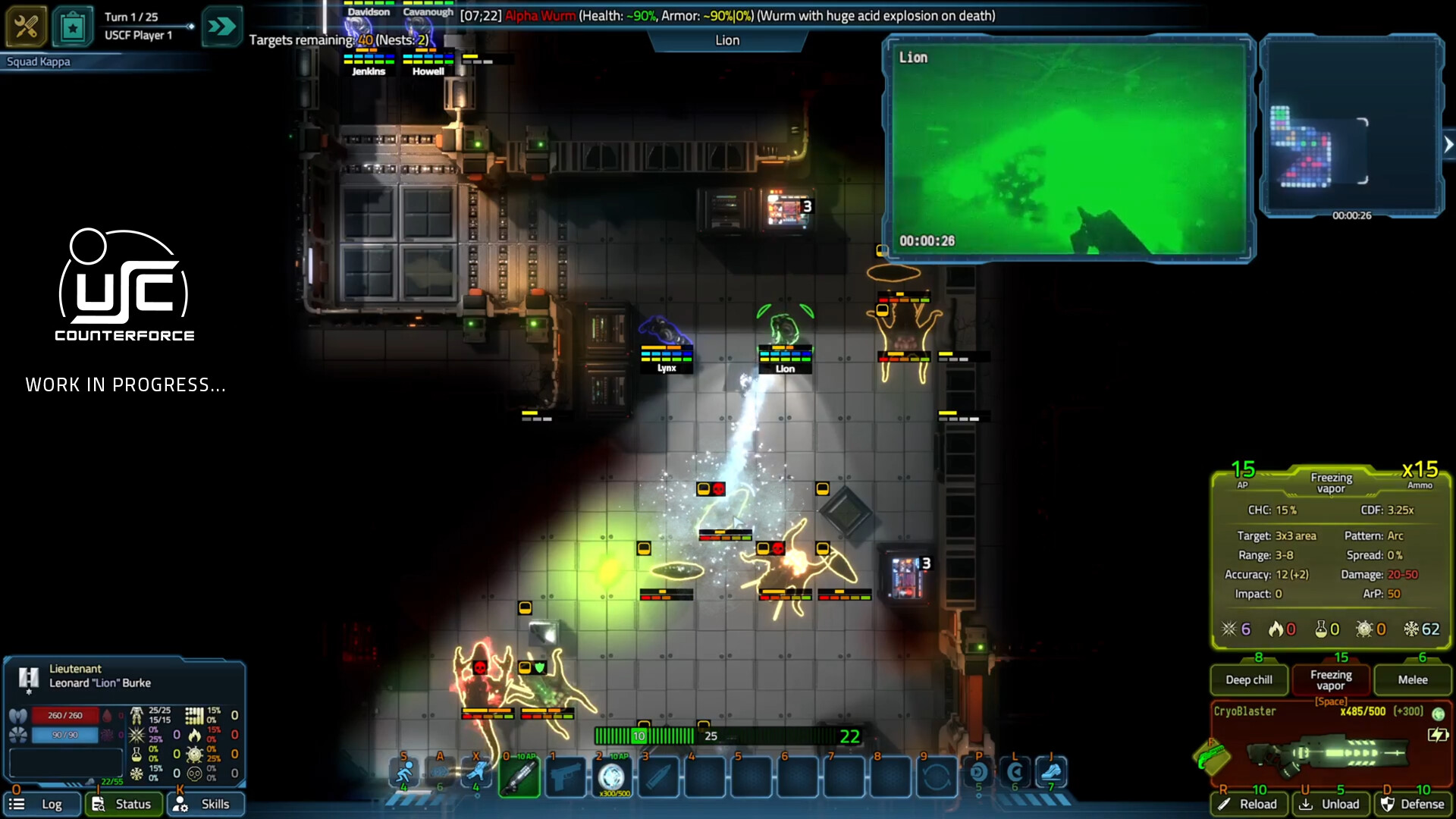This screenshot has height=819, width=1456.
Task: Select the Deep chill firing mode
Action: [1248, 679]
